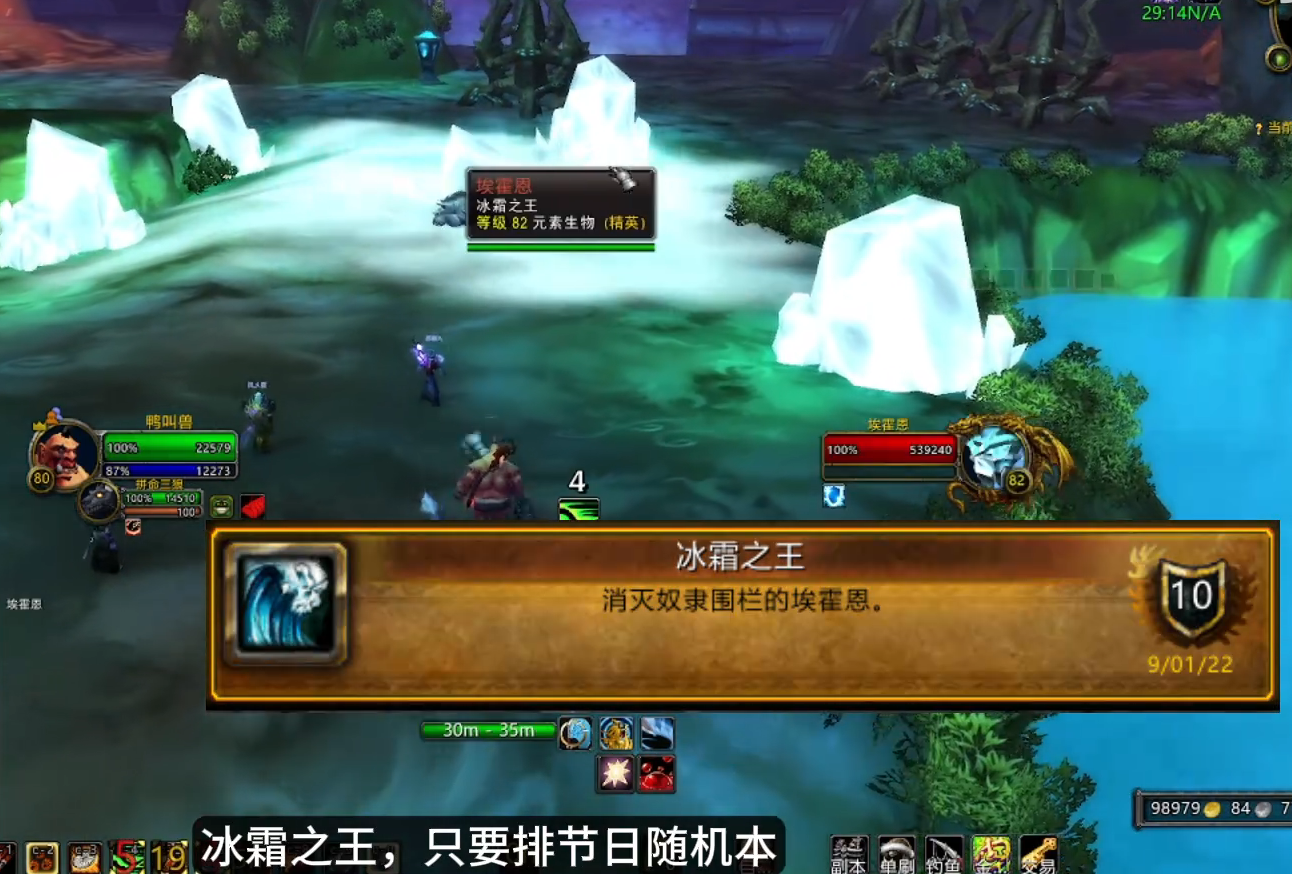Click the 钓鱼 fishing pole icon
This screenshot has height=874, width=1292.
tap(943, 852)
